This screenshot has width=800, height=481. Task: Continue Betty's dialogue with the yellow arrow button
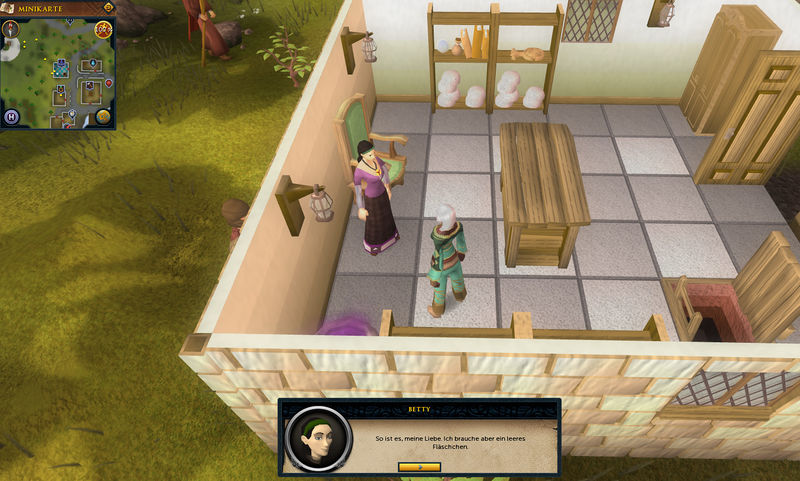tap(418, 466)
